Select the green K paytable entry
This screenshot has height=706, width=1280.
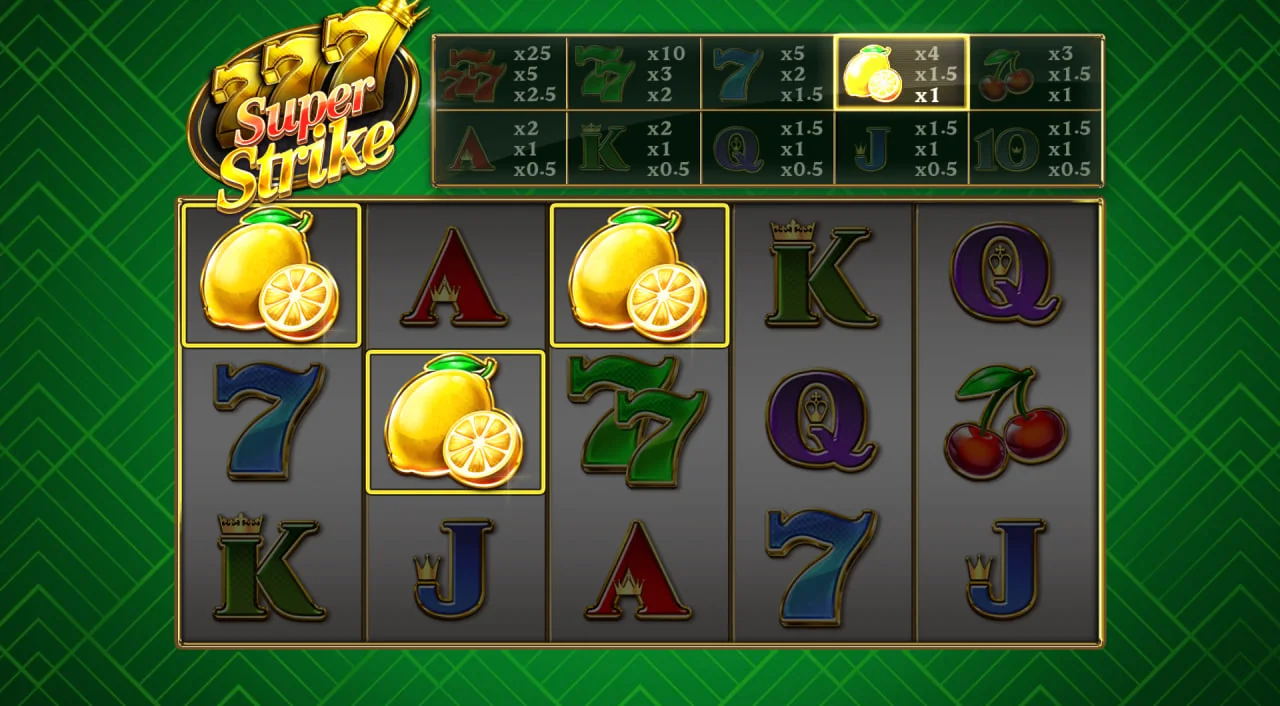pos(634,148)
